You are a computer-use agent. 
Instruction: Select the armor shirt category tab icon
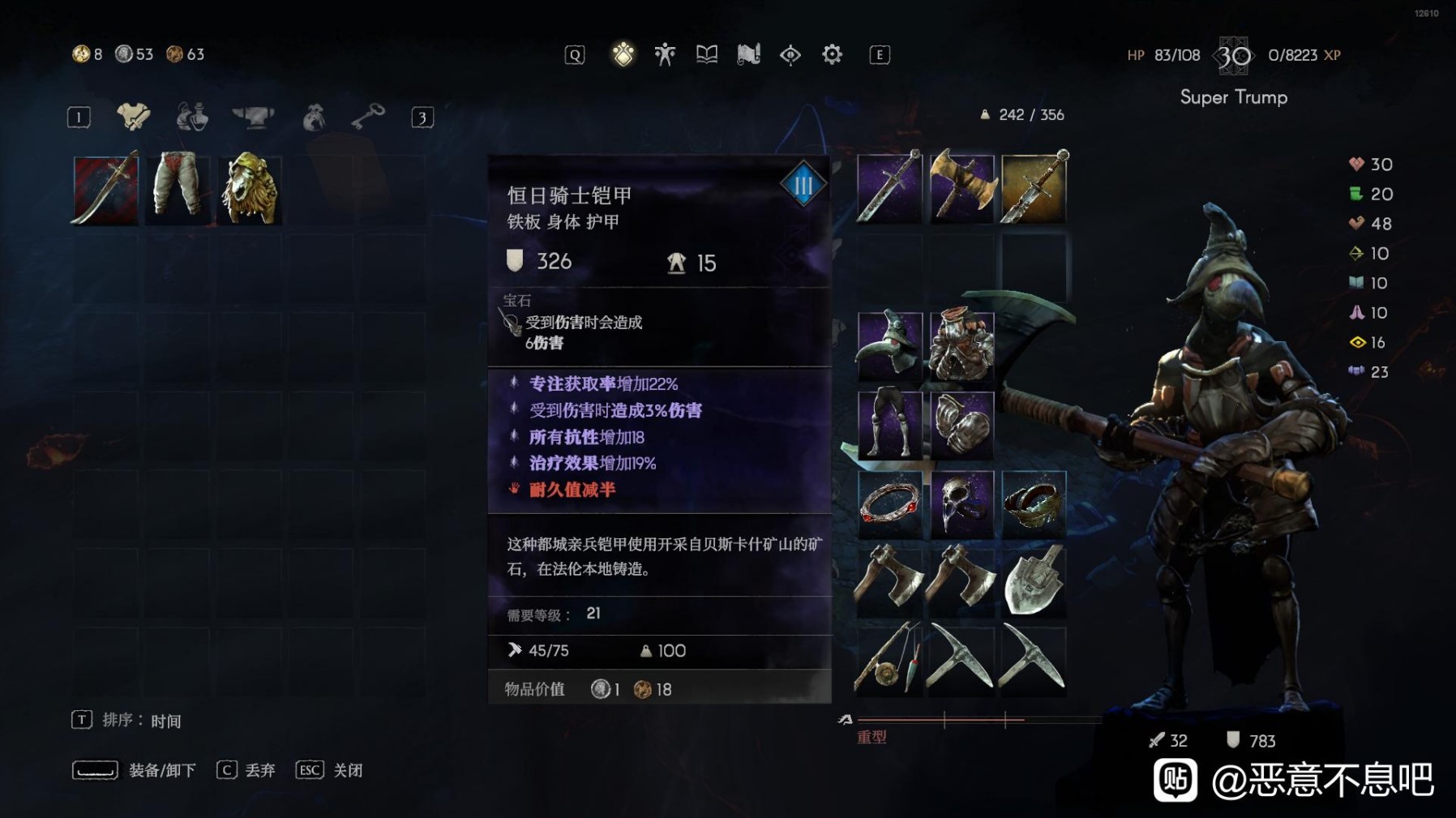[x=132, y=116]
